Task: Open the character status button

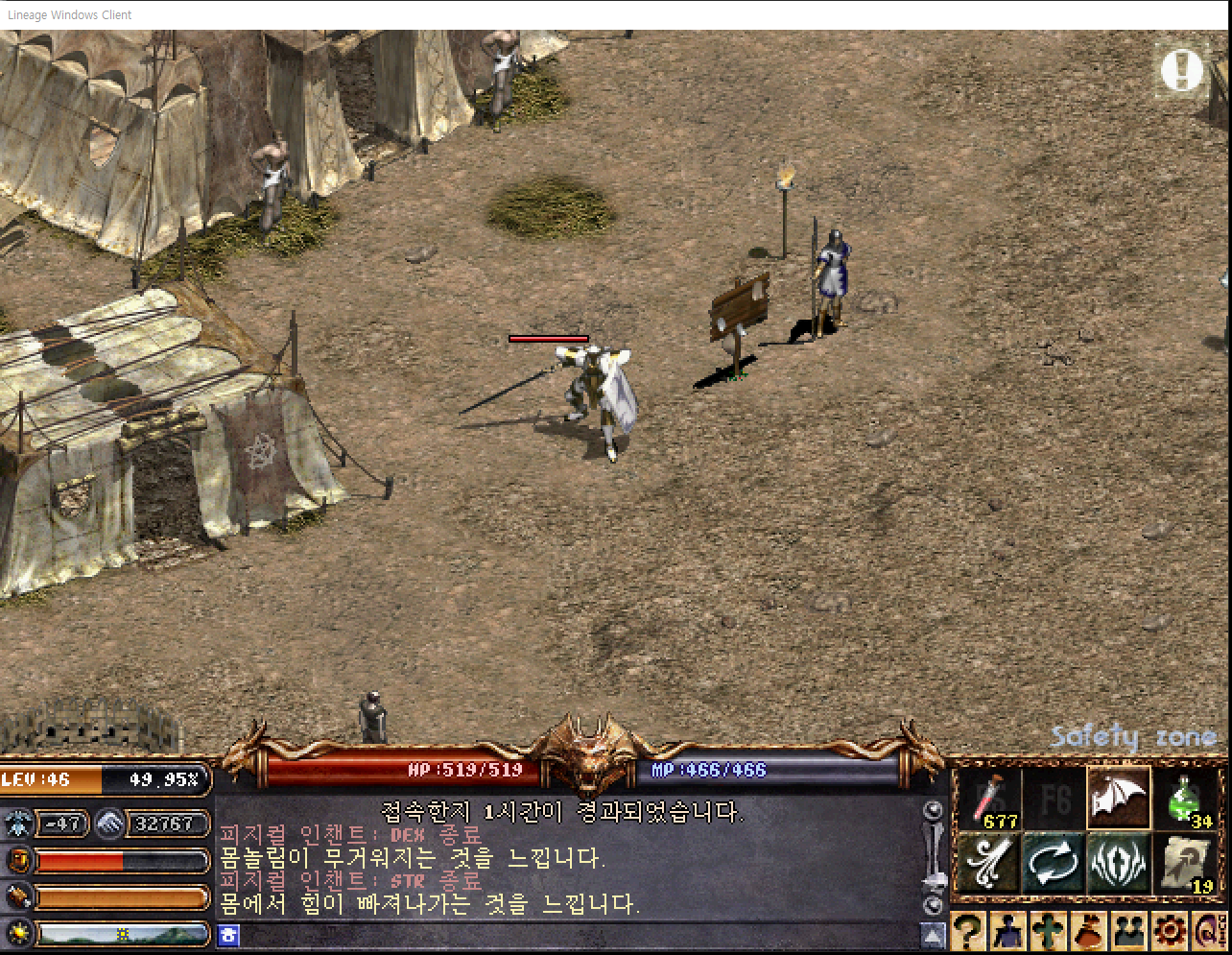Action: [1008, 931]
